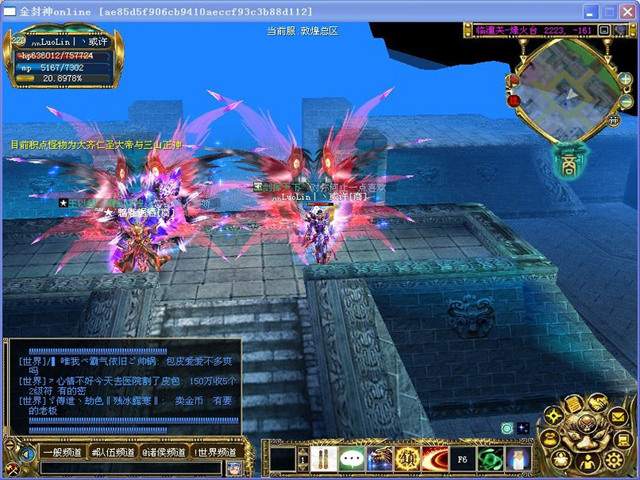Activate the red swirl skill icon
Image resolution: width=640 pixels, height=480 pixels.
(x=435, y=459)
